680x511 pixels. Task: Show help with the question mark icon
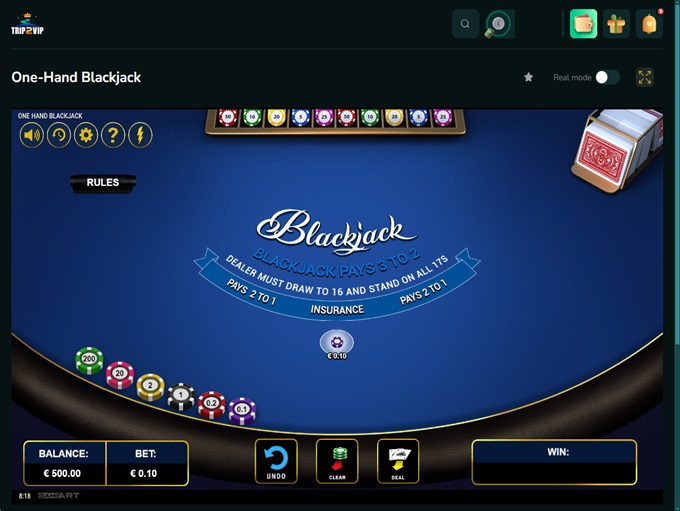point(113,135)
